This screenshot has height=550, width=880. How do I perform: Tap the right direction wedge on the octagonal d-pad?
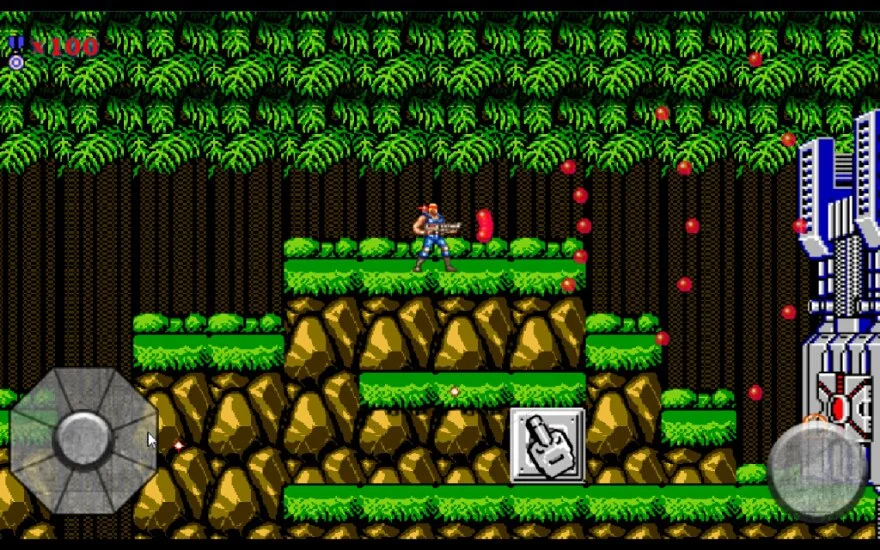(136, 440)
